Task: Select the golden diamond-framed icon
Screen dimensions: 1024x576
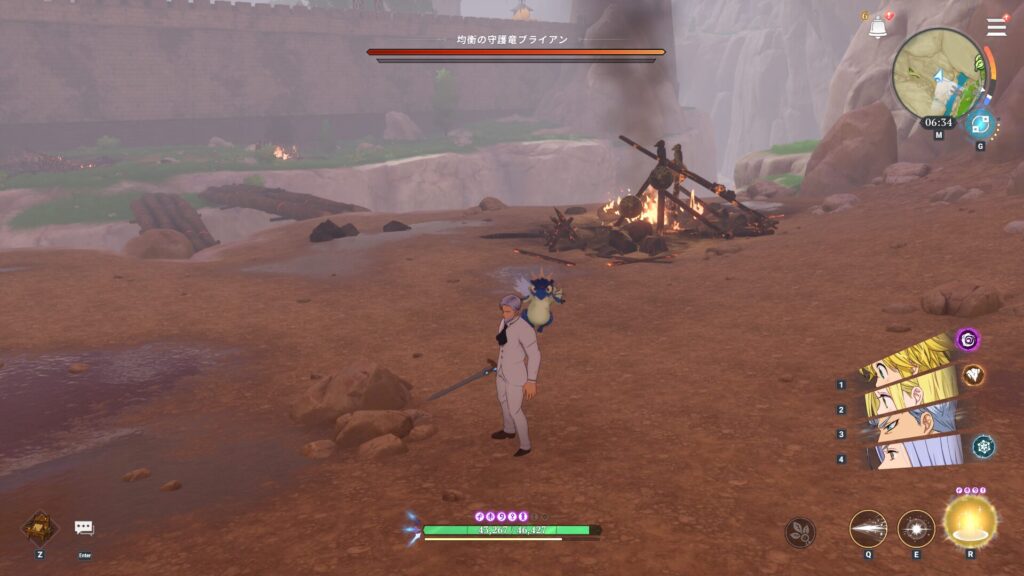Action: [40, 528]
